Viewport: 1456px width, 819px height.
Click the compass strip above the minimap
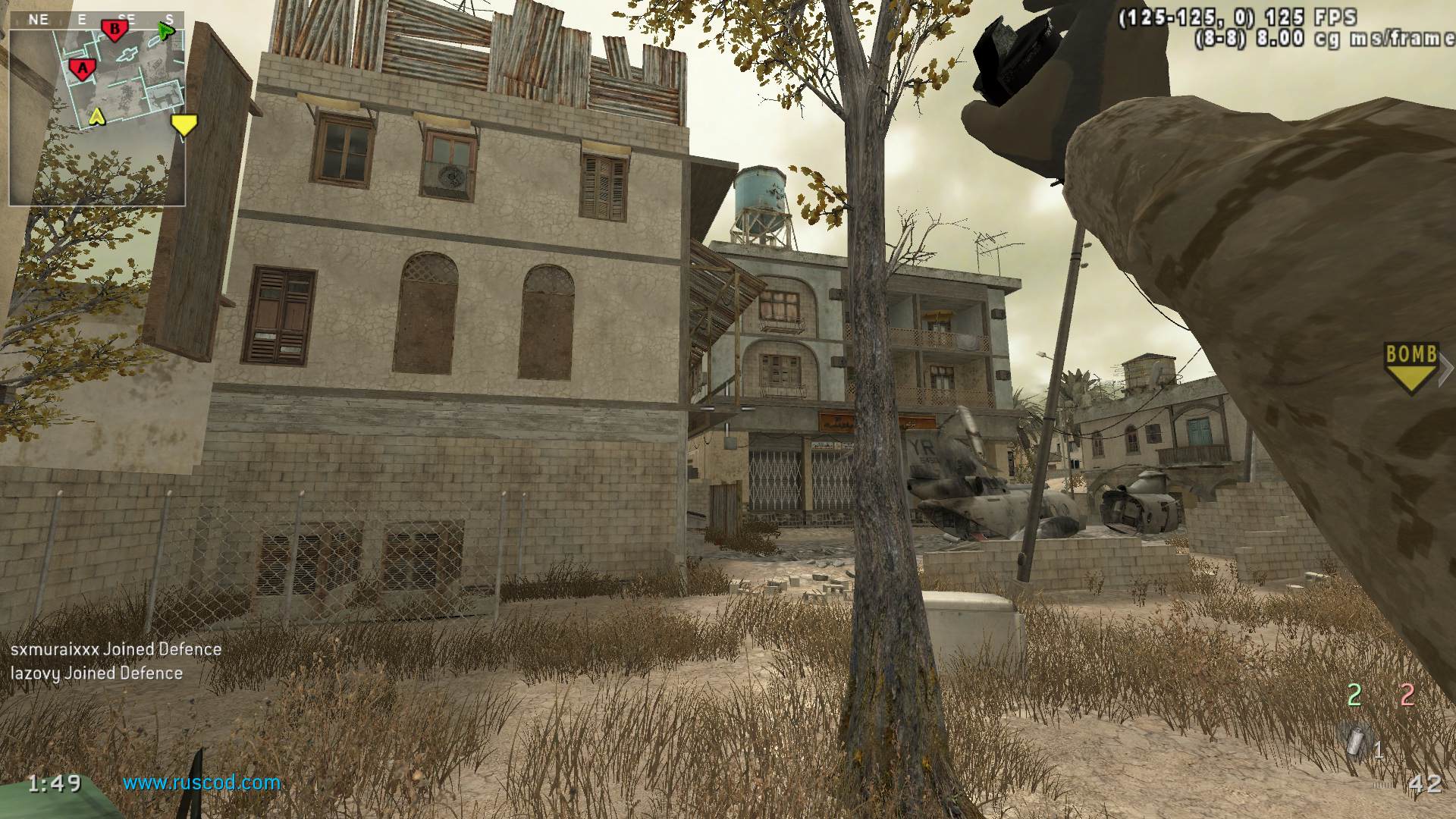(x=97, y=20)
